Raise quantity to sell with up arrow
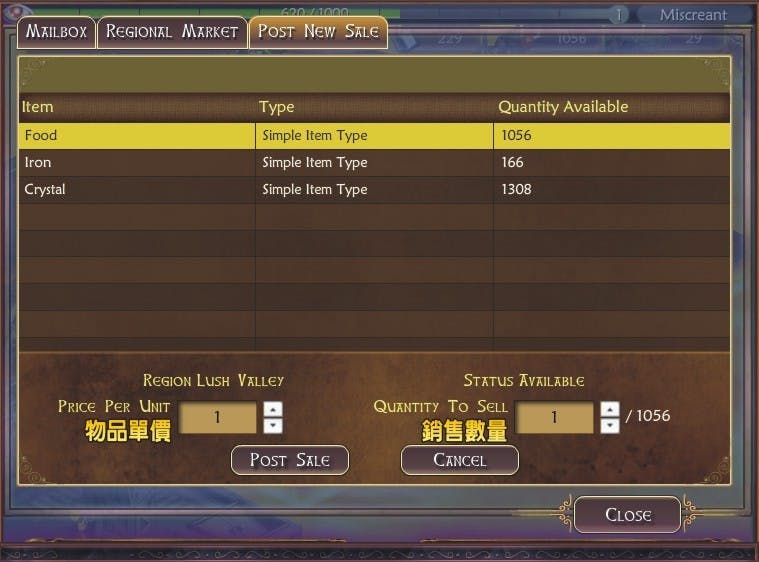This screenshot has height=562, width=759. [x=610, y=409]
